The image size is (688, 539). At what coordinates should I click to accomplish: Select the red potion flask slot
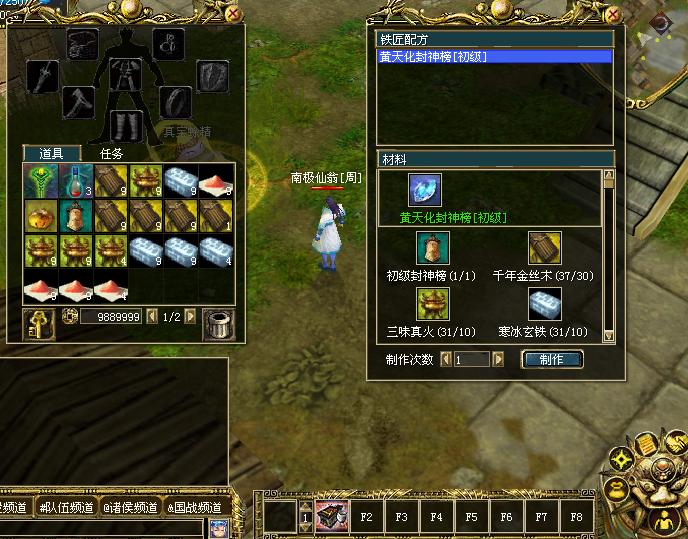pyautogui.click(x=75, y=181)
